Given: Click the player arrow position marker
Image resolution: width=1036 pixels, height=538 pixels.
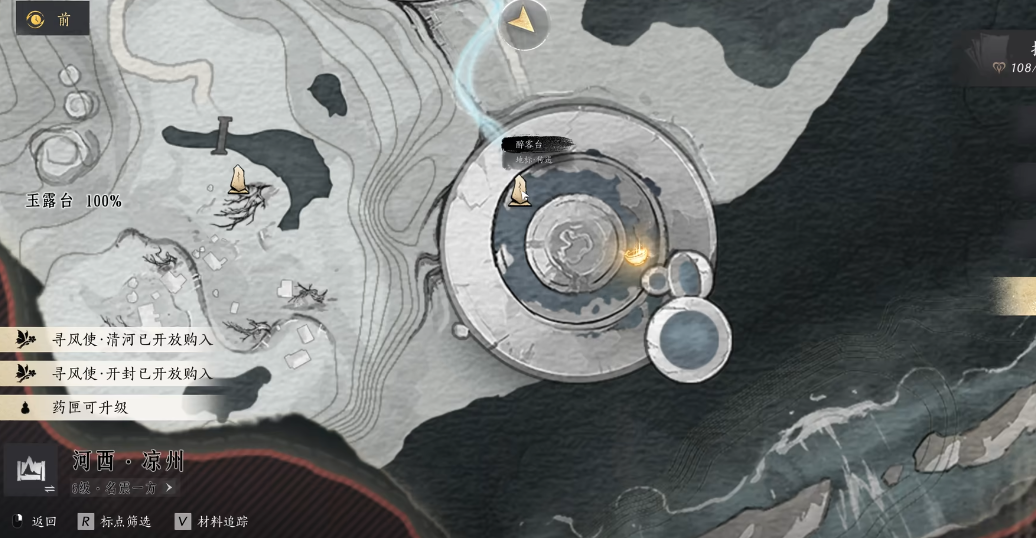Looking at the screenshot, I should (521, 22).
